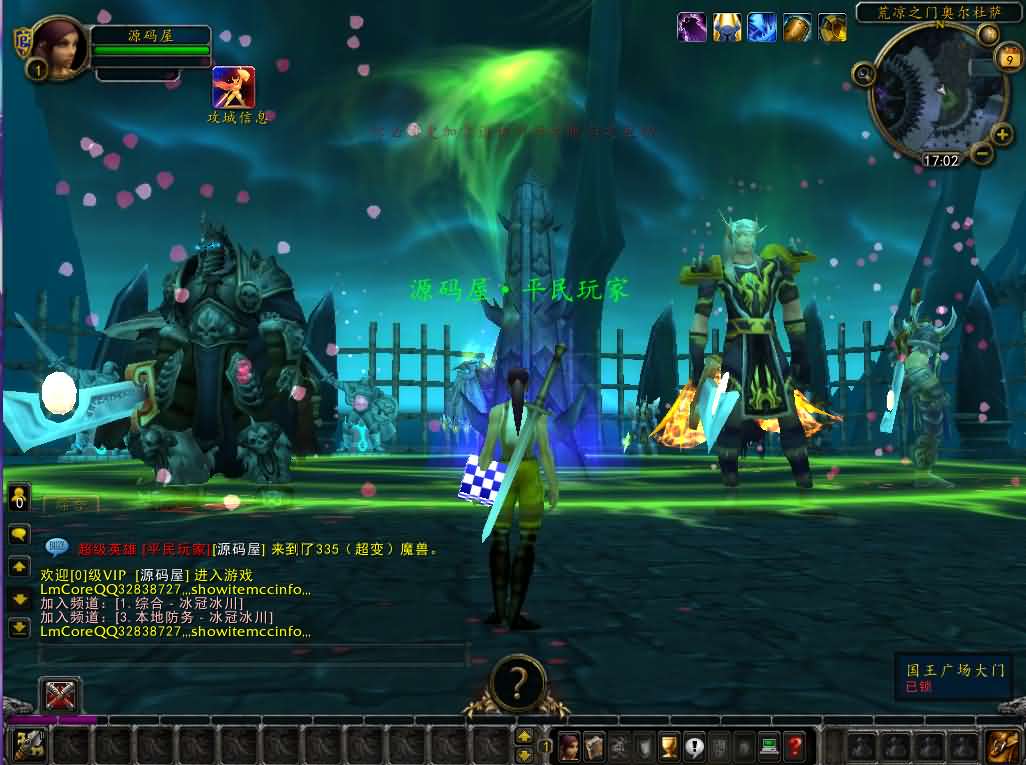Open the chat speech bubble menu button

[19, 534]
